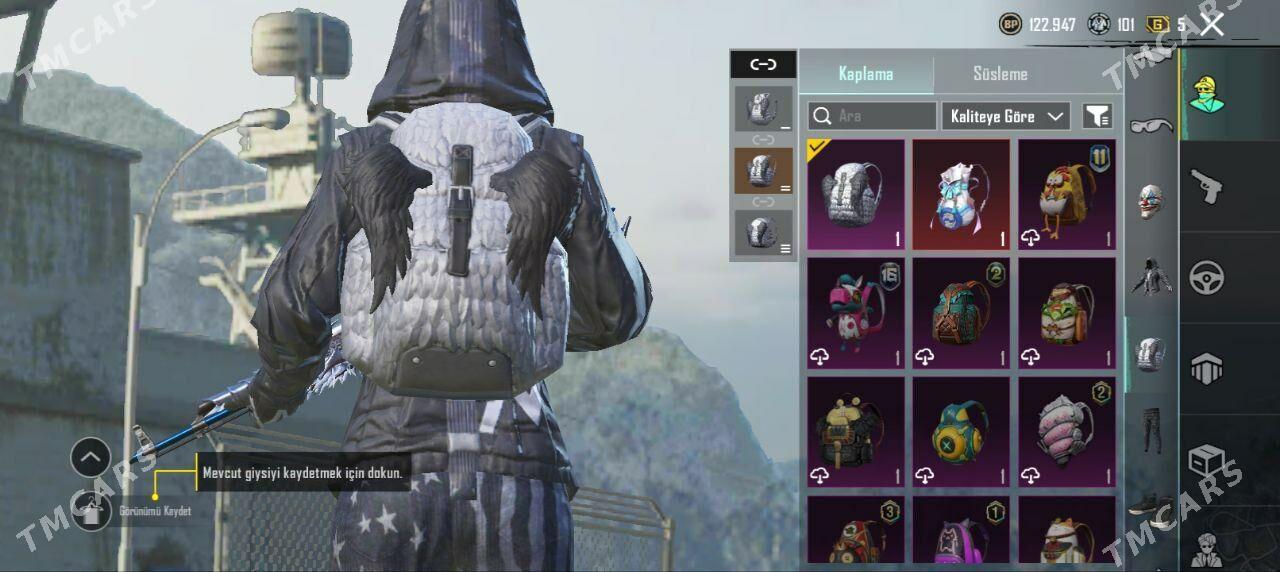Image resolution: width=1280 pixels, height=572 pixels.
Task: Click the Ara search field
Action: (x=872, y=116)
